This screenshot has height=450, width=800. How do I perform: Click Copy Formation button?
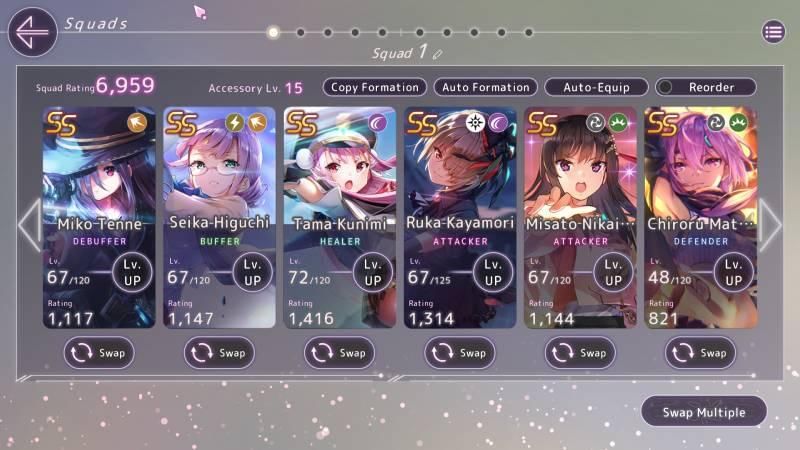tap(375, 87)
